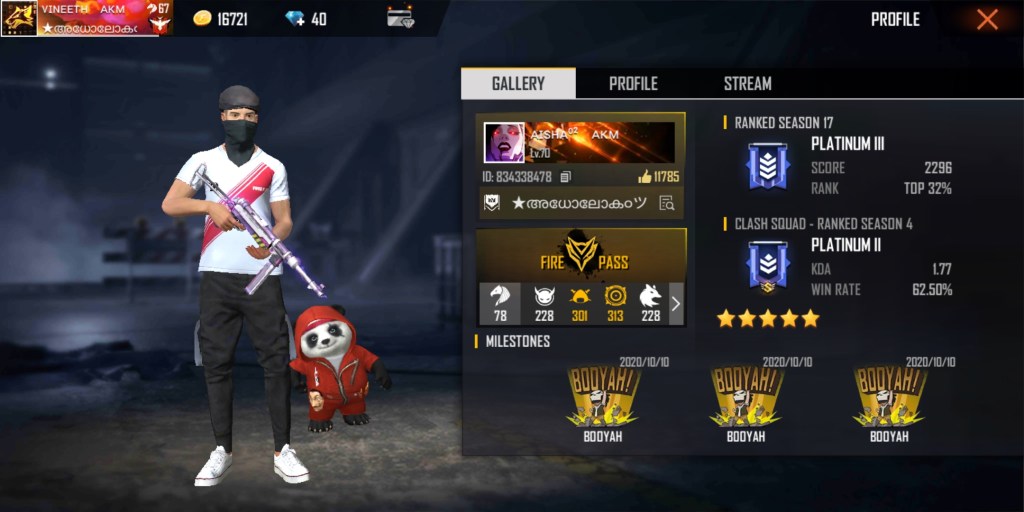
Task: Inspect the guild with the magnifier icon
Action: 666,203
